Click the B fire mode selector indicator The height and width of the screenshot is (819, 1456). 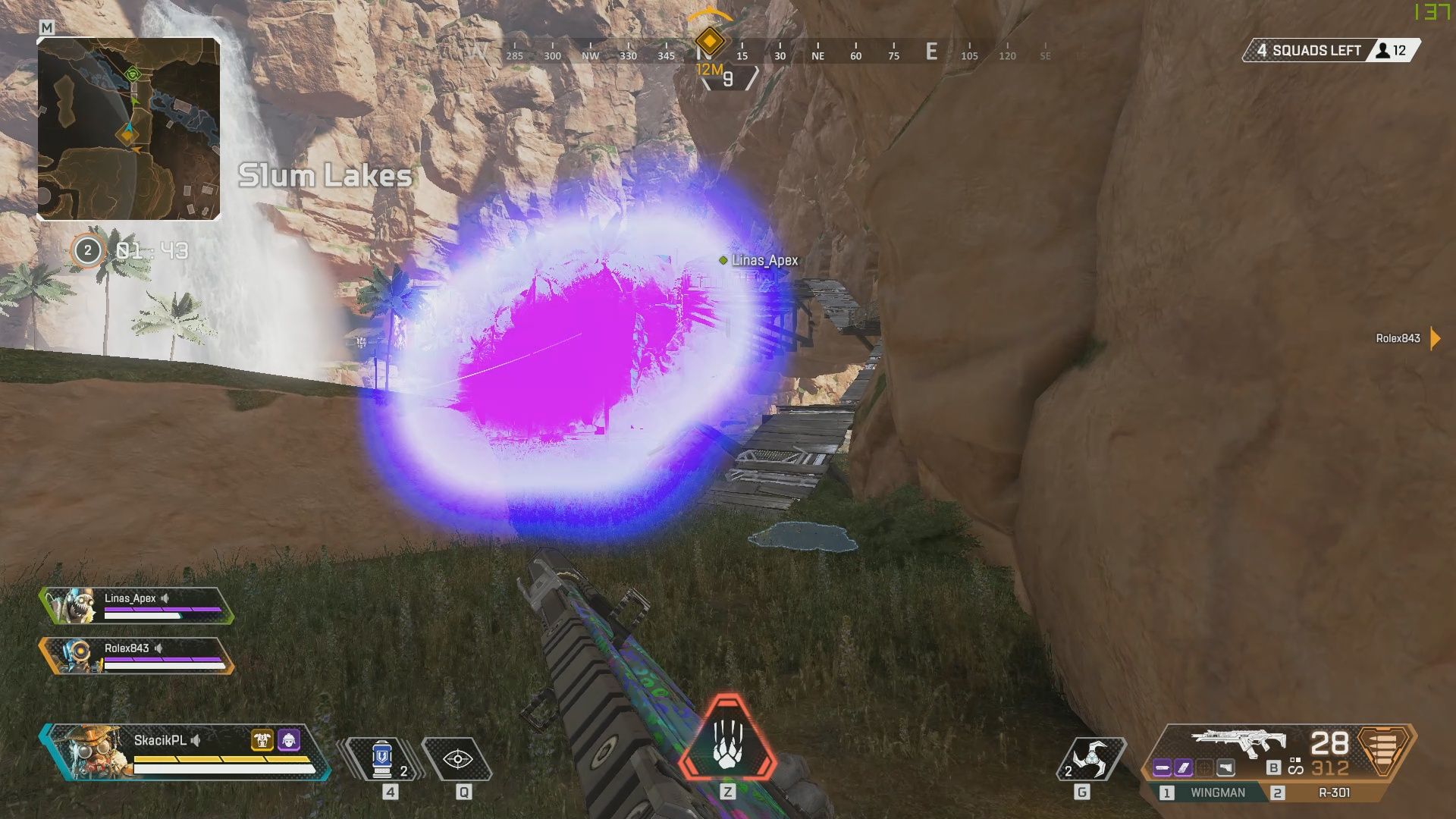tap(1272, 767)
